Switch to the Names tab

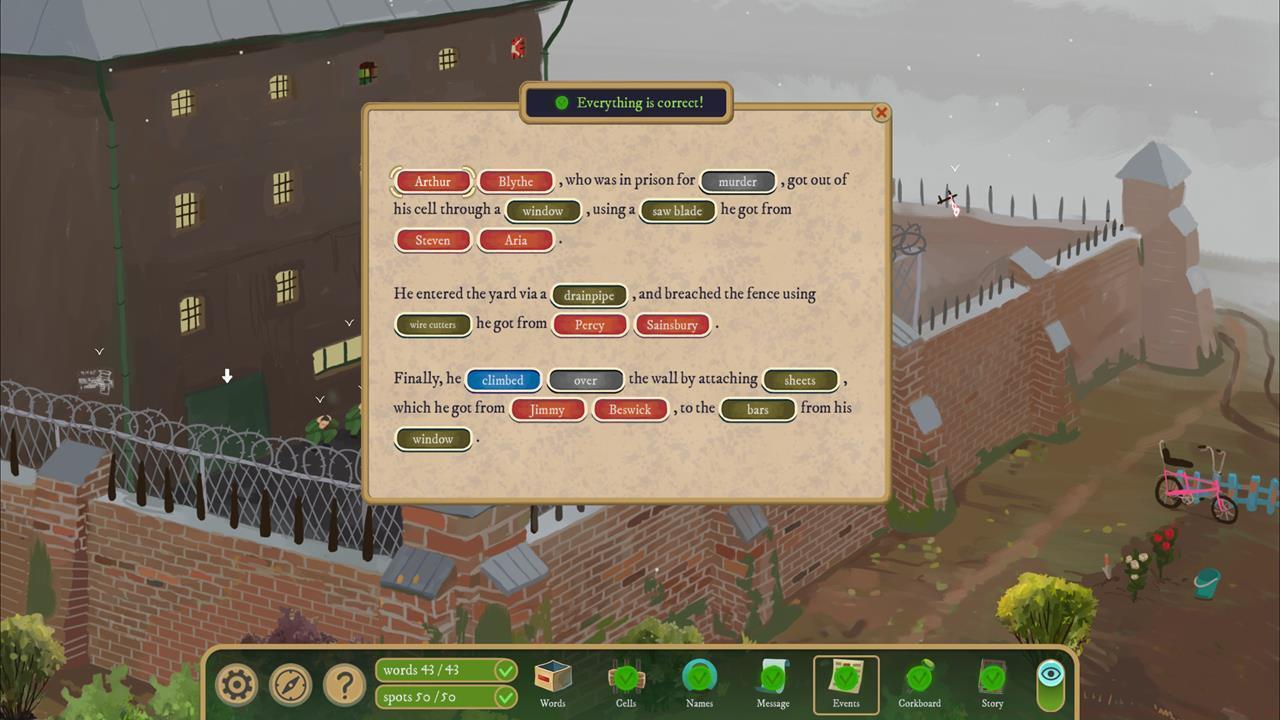coord(699,684)
